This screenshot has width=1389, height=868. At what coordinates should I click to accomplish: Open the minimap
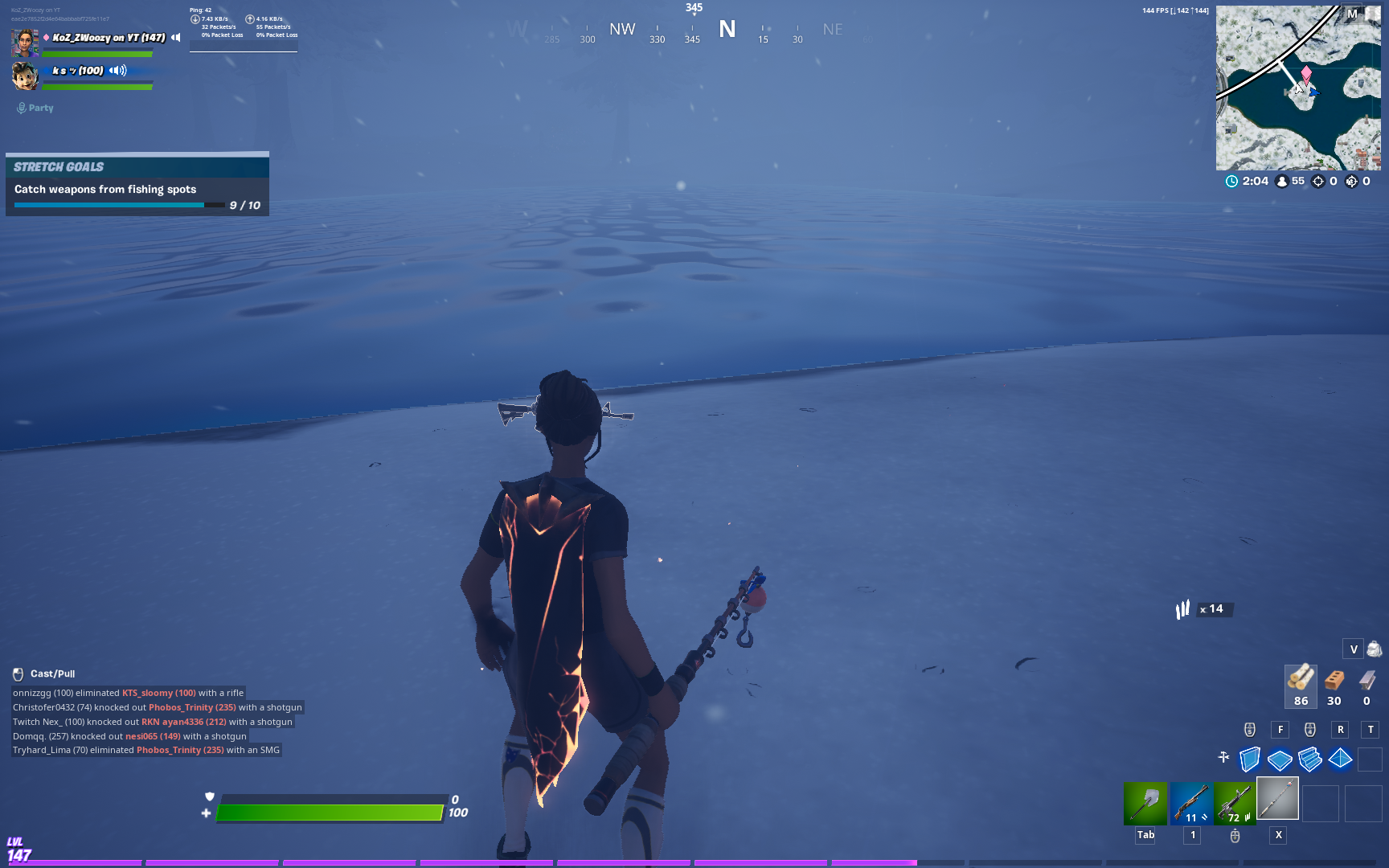pyautogui.click(x=1297, y=88)
